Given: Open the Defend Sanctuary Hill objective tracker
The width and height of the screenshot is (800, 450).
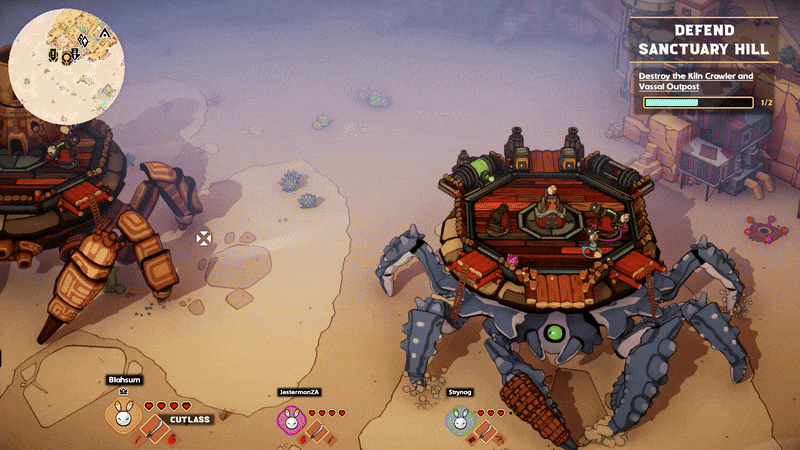Looking at the screenshot, I should 706,40.
